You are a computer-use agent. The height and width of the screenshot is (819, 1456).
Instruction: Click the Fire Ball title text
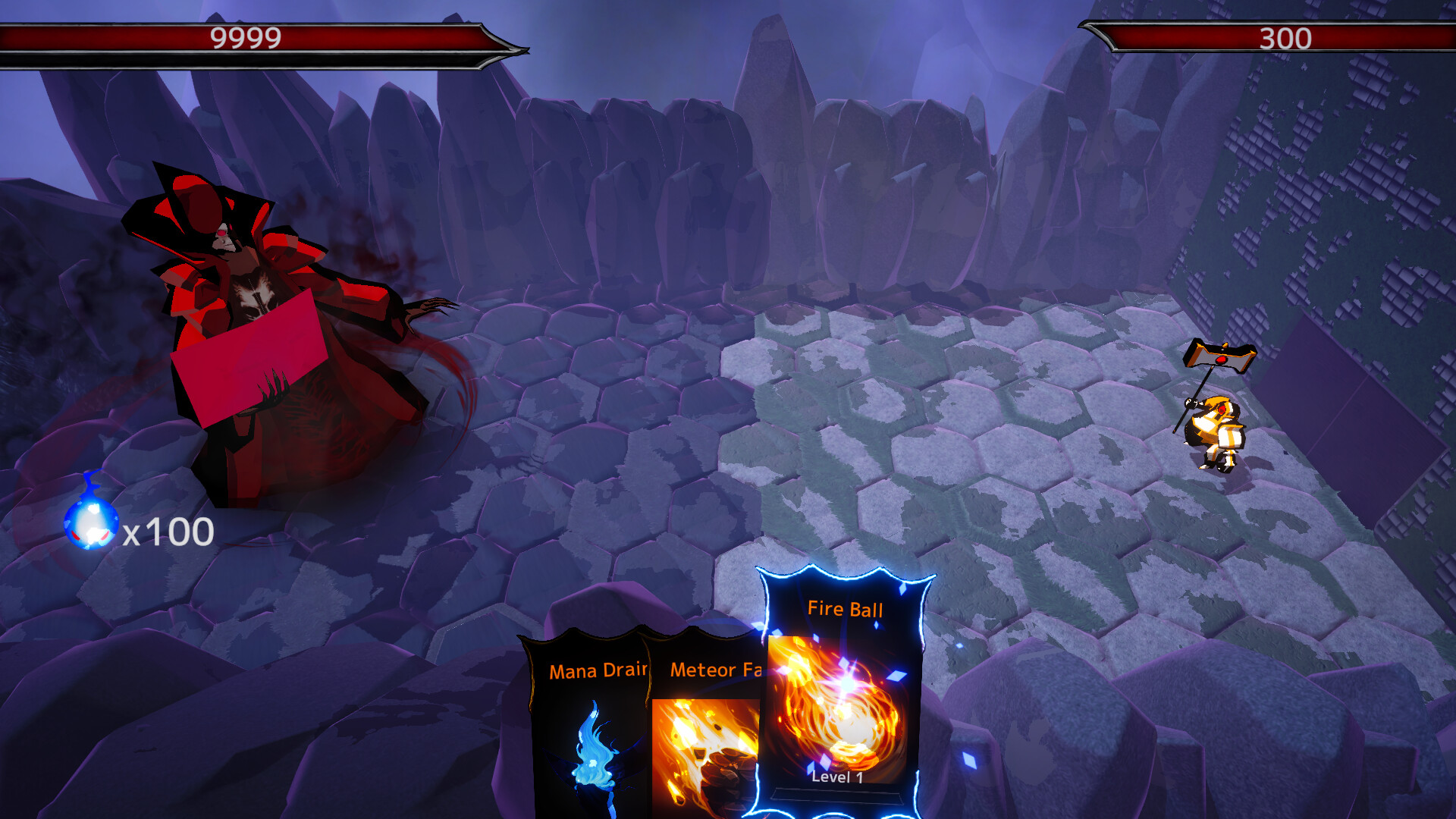click(846, 609)
